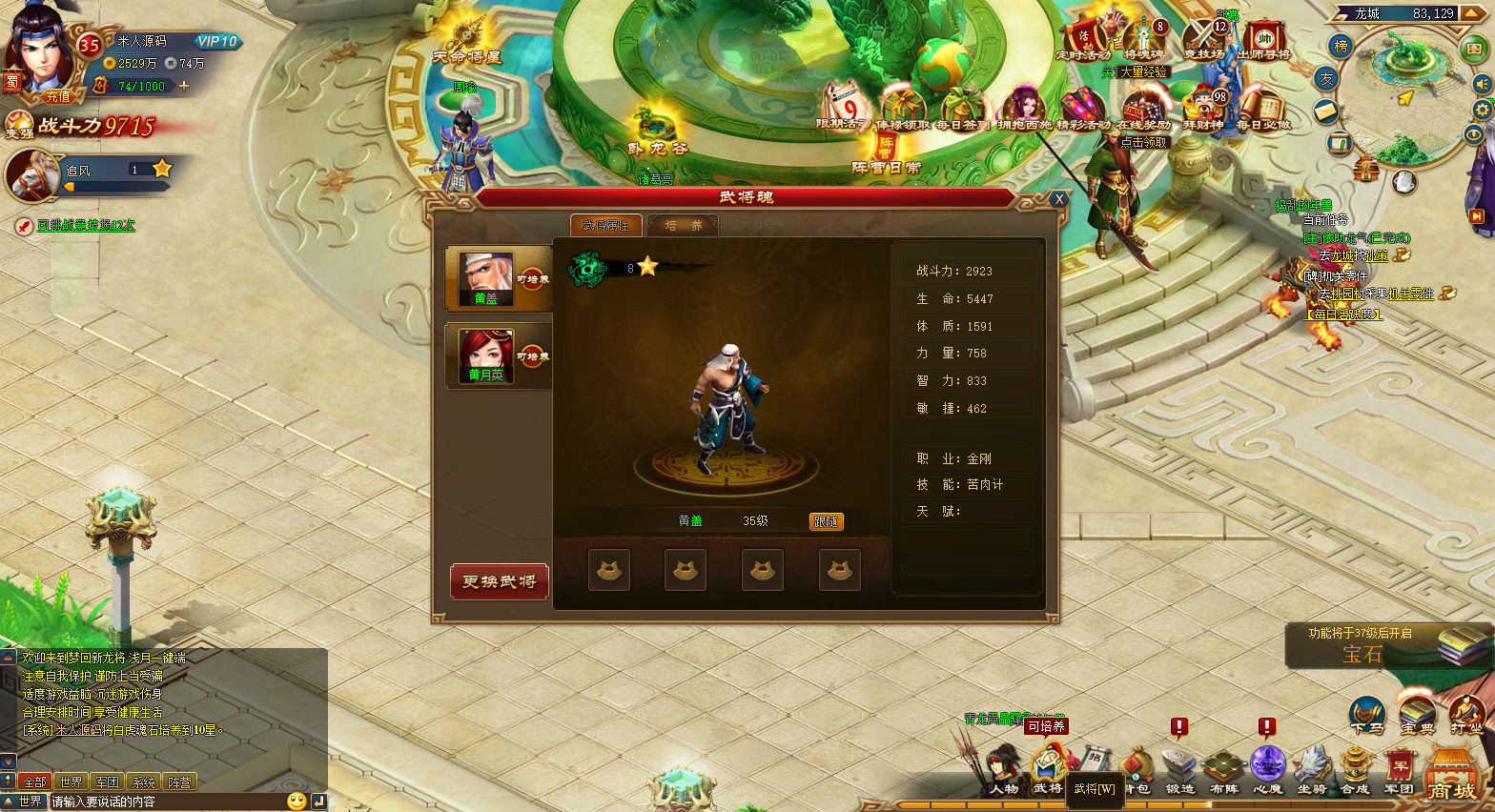Open the 布阵 formation menu
This screenshot has width=1495, height=812.
point(1223,771)
